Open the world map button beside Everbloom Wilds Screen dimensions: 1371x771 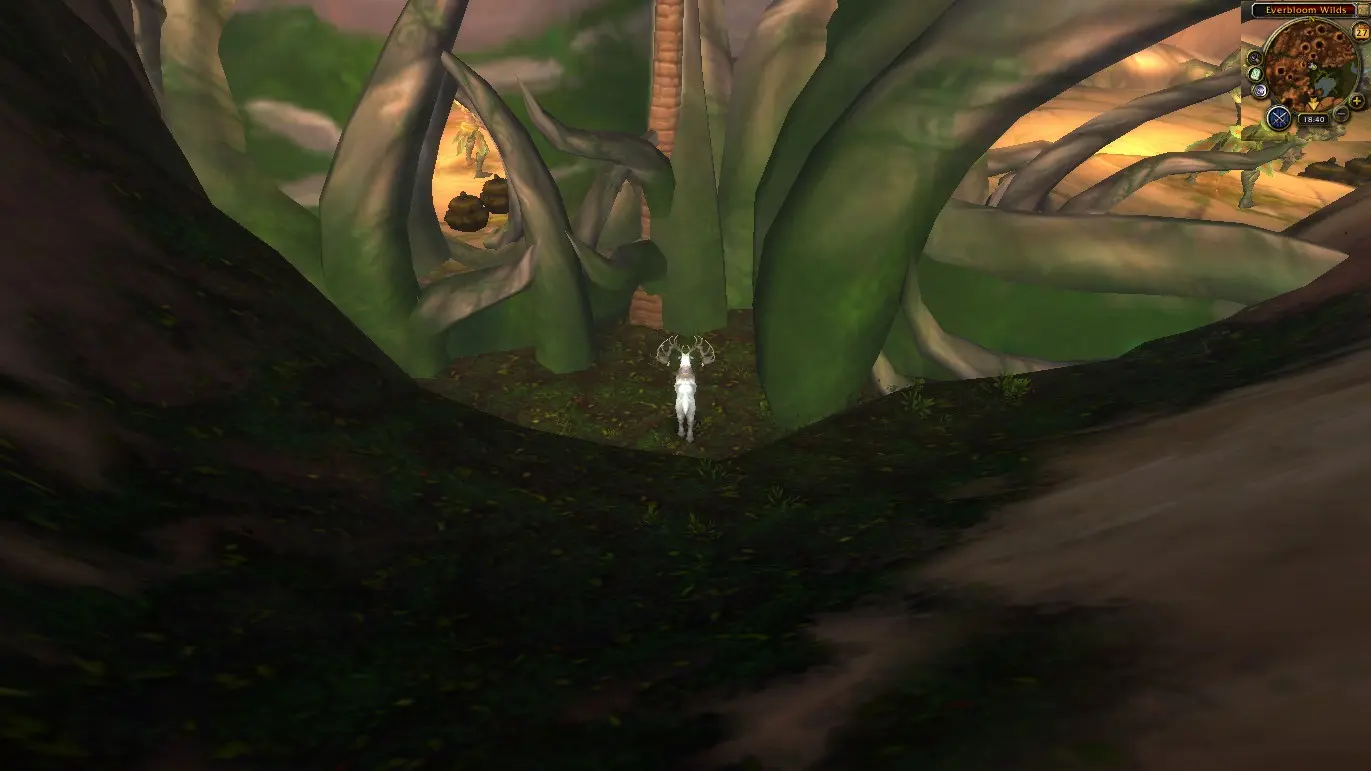[x=1364, y=9]
